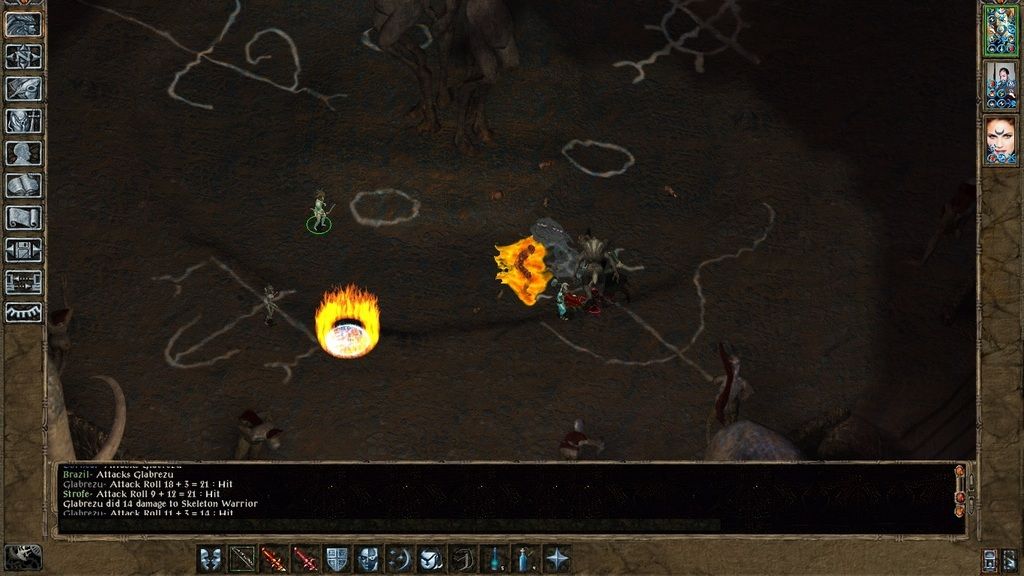This screenshot has height=576, width=1024.
Task: Open the inventory screen
Action: tap(23, 121)
